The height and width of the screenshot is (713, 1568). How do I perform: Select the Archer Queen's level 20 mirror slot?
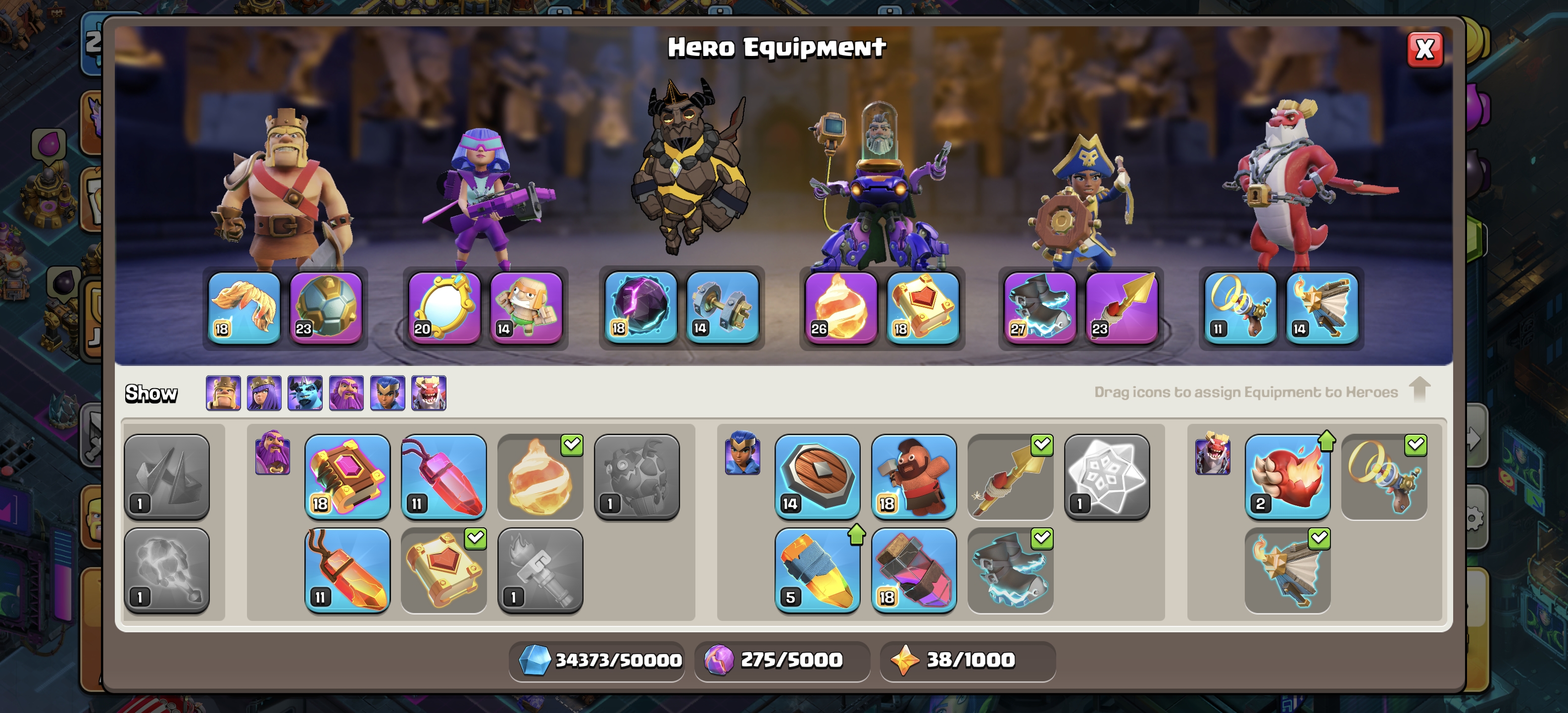pyautogui.click(x=444, y=307)
